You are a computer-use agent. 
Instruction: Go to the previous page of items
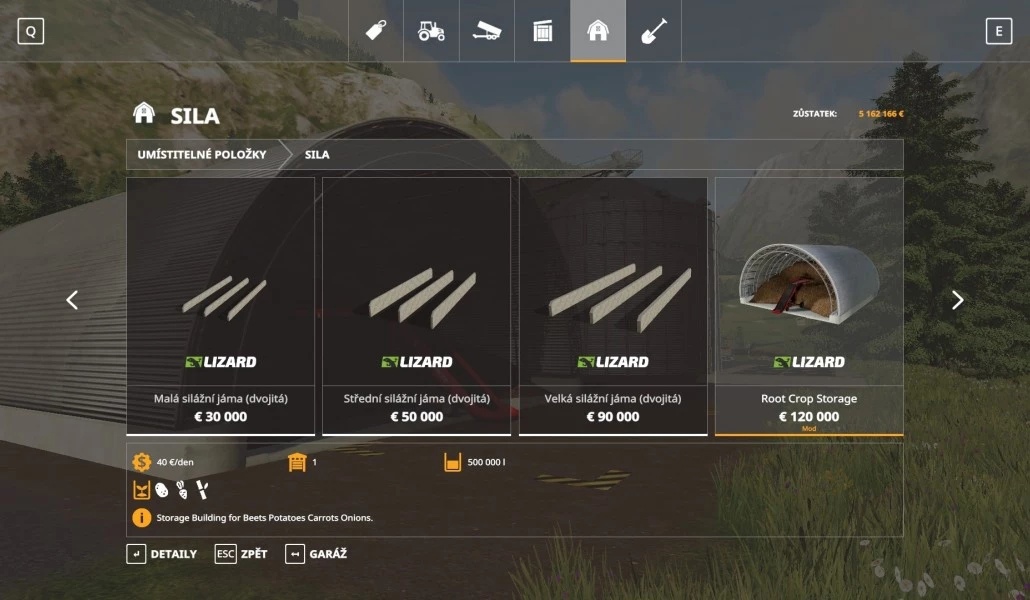tap(72, 300)
